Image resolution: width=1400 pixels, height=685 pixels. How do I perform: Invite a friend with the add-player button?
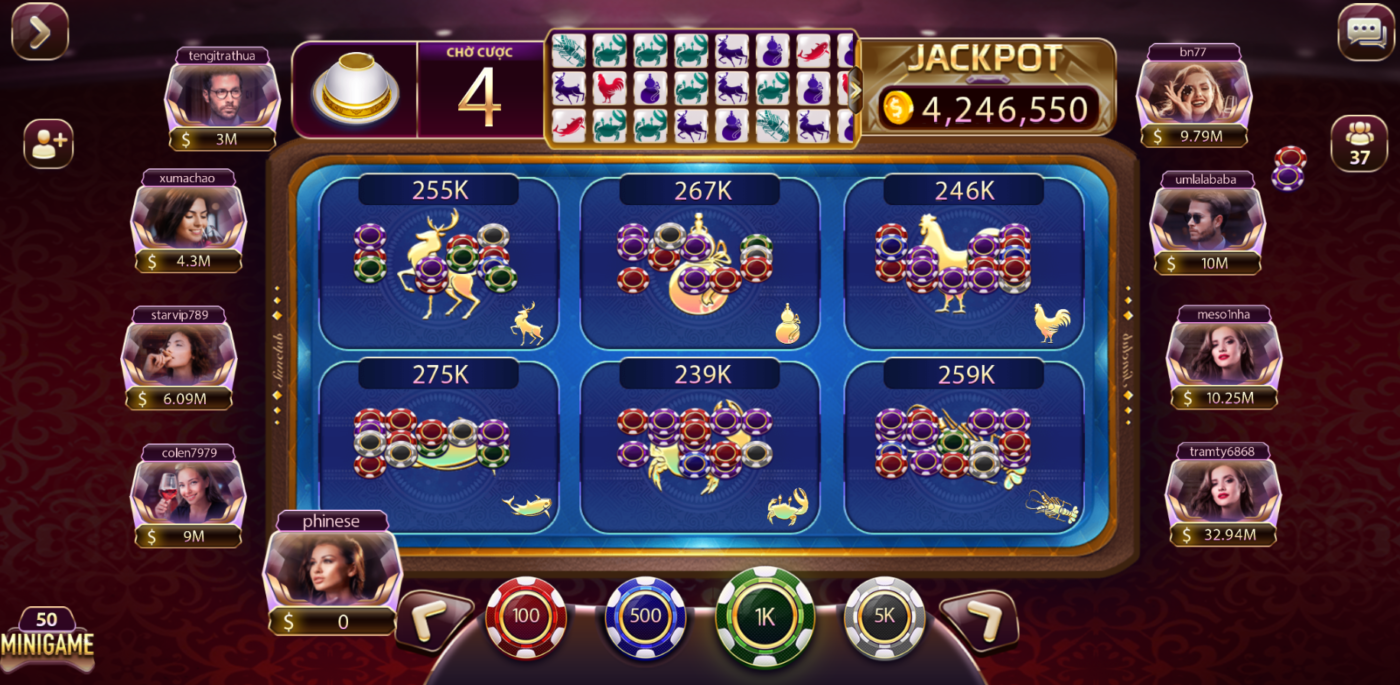(x=48, y=144)
